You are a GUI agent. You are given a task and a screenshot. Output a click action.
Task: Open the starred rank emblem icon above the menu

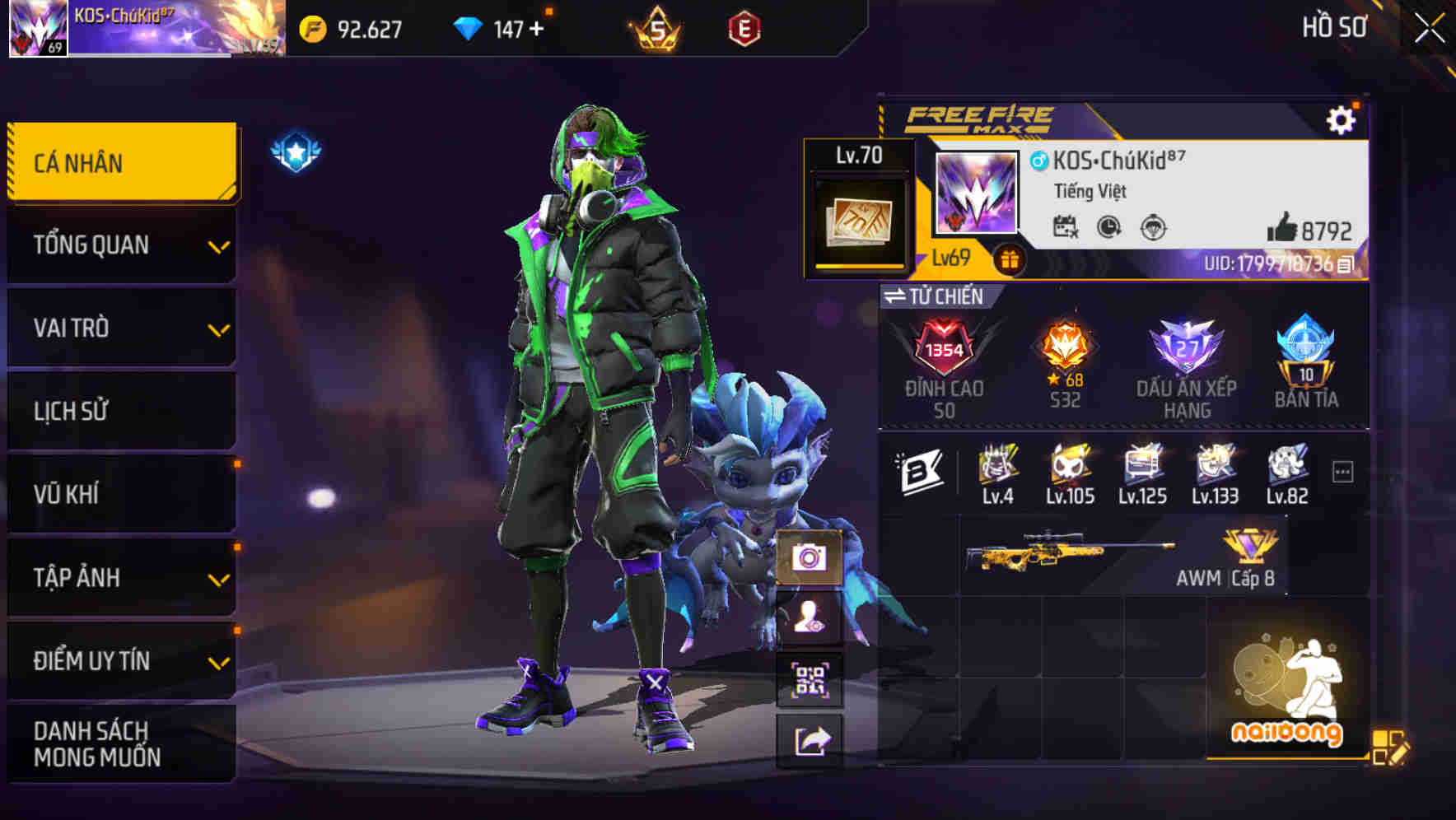coord(295,148)
